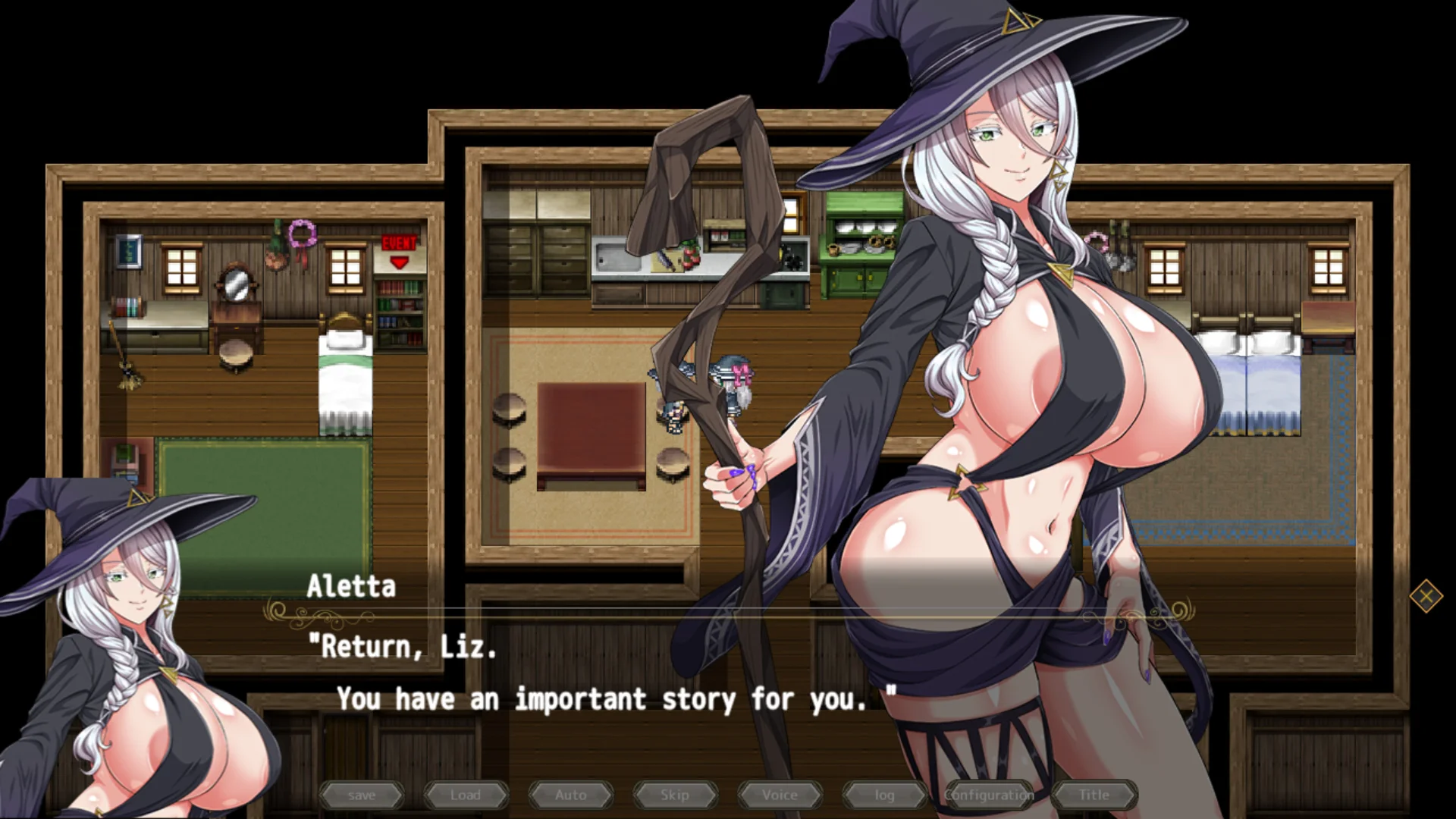Hide the dialogue window with the X diamond

click(x=1426, y=596)
